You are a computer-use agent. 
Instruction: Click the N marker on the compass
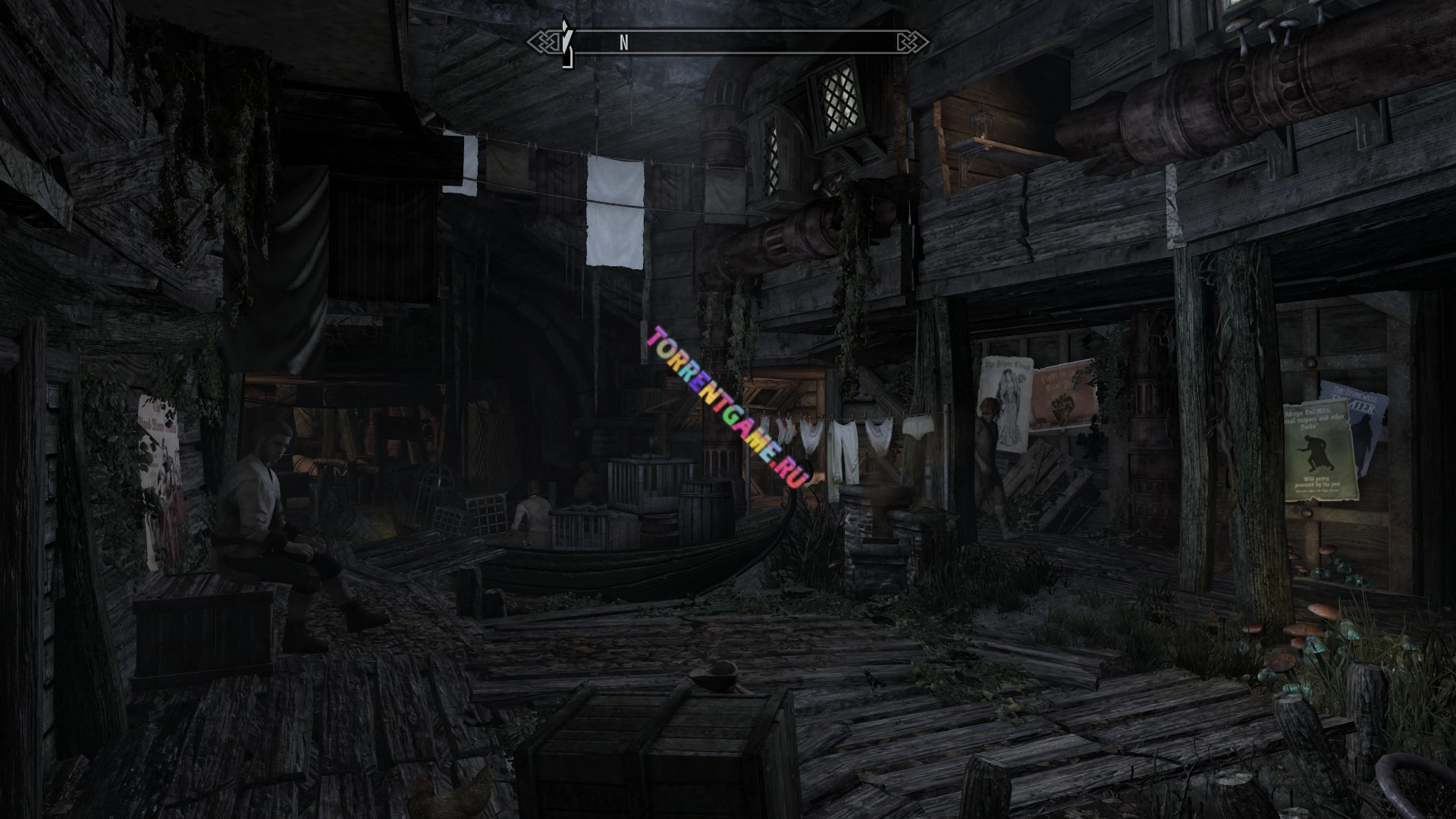[x=624, y=43]
